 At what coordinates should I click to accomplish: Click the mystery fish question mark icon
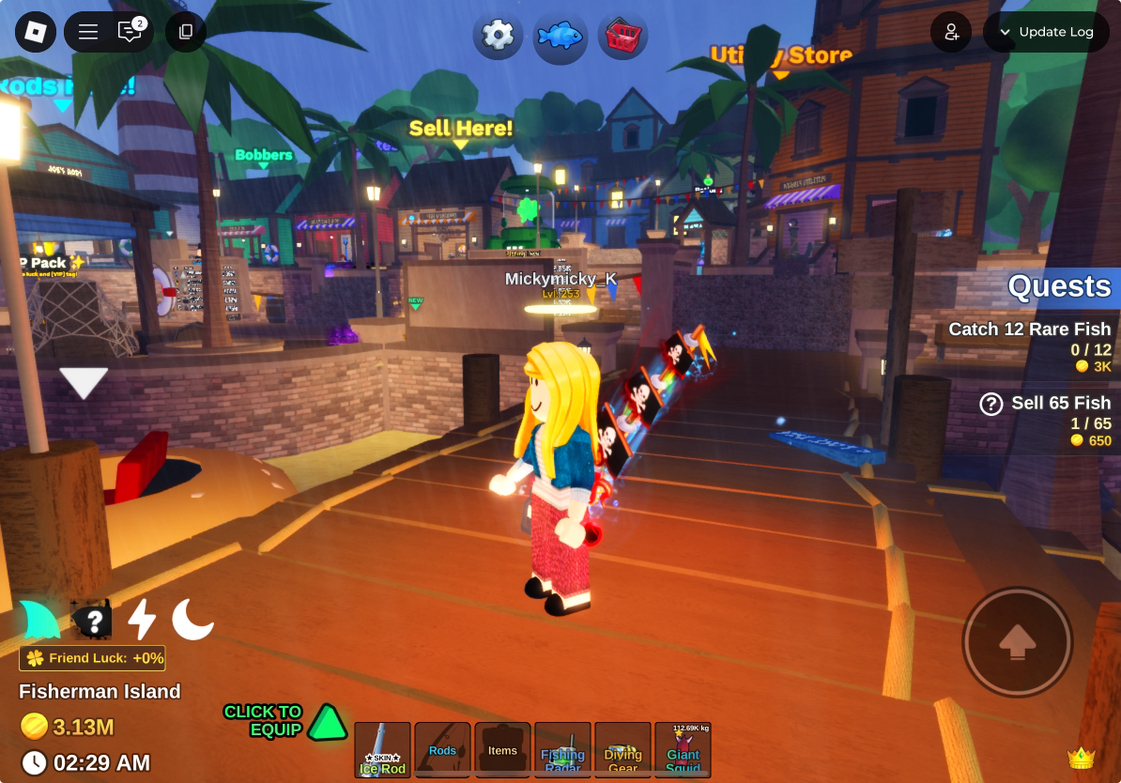click(92, 621)
